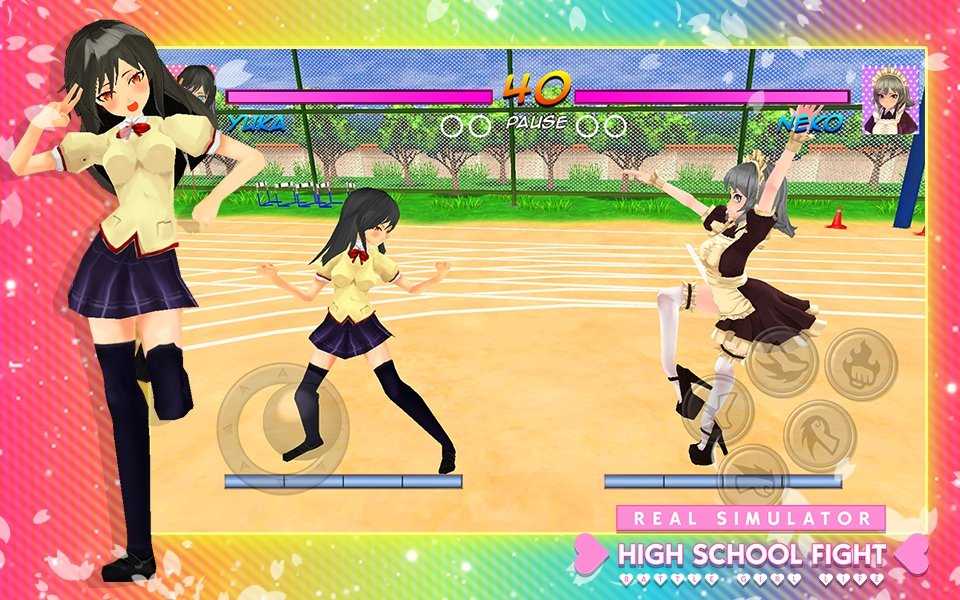Activate the flexed arm strike button

[x=820, y=436]
